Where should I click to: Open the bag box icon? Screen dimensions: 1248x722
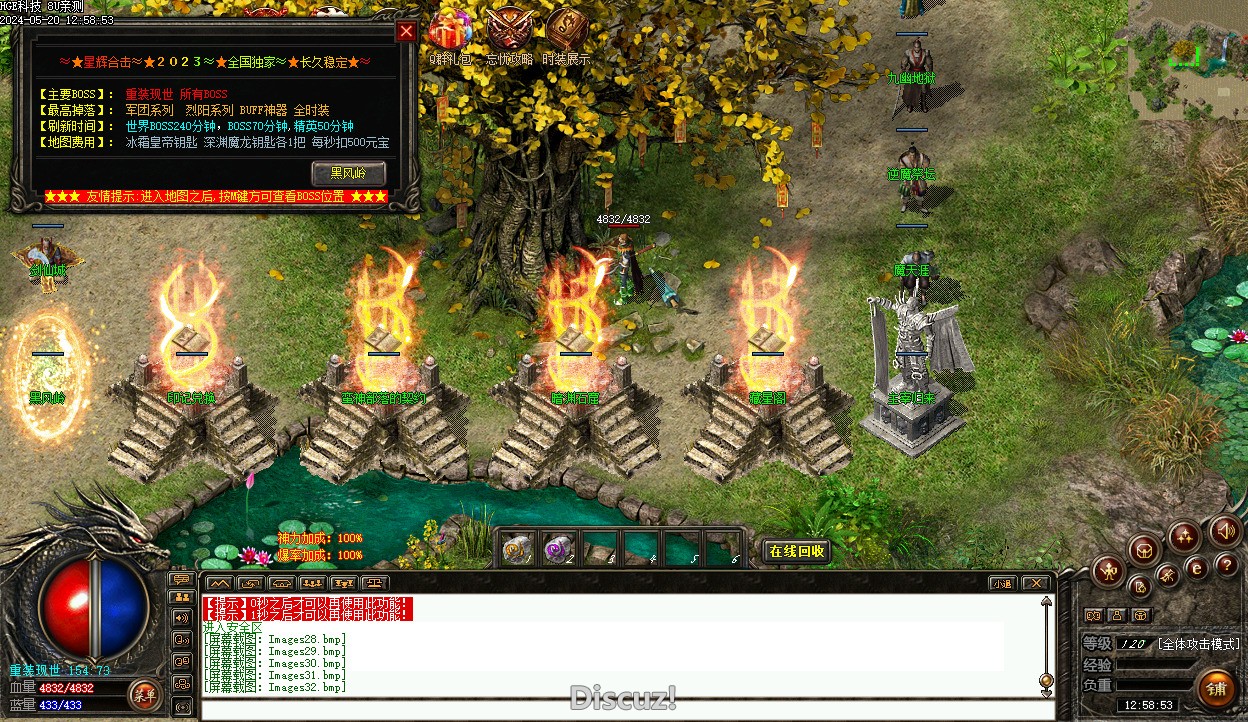1144,549
